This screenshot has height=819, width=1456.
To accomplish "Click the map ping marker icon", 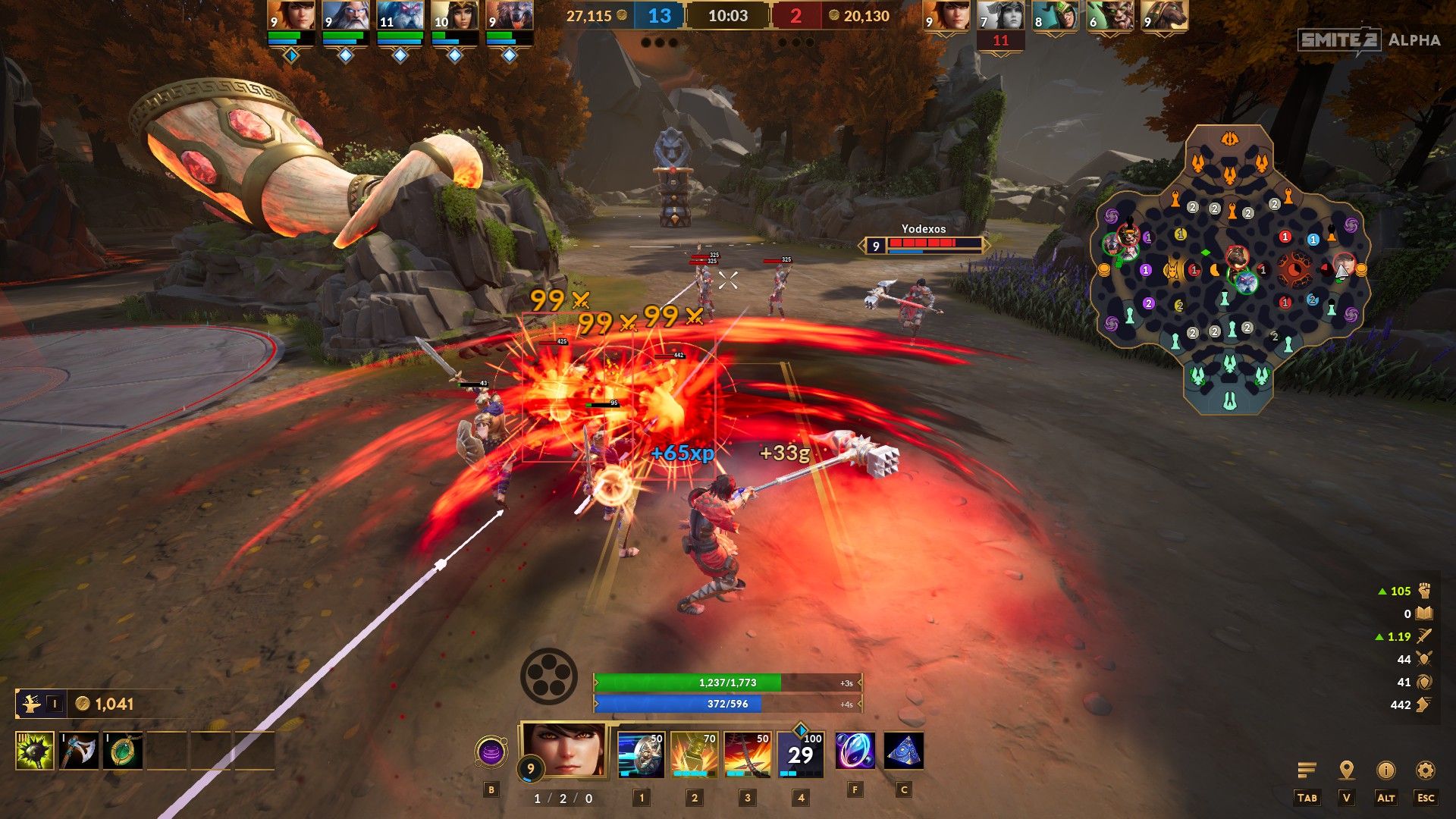I will [x=1346, y=770].
